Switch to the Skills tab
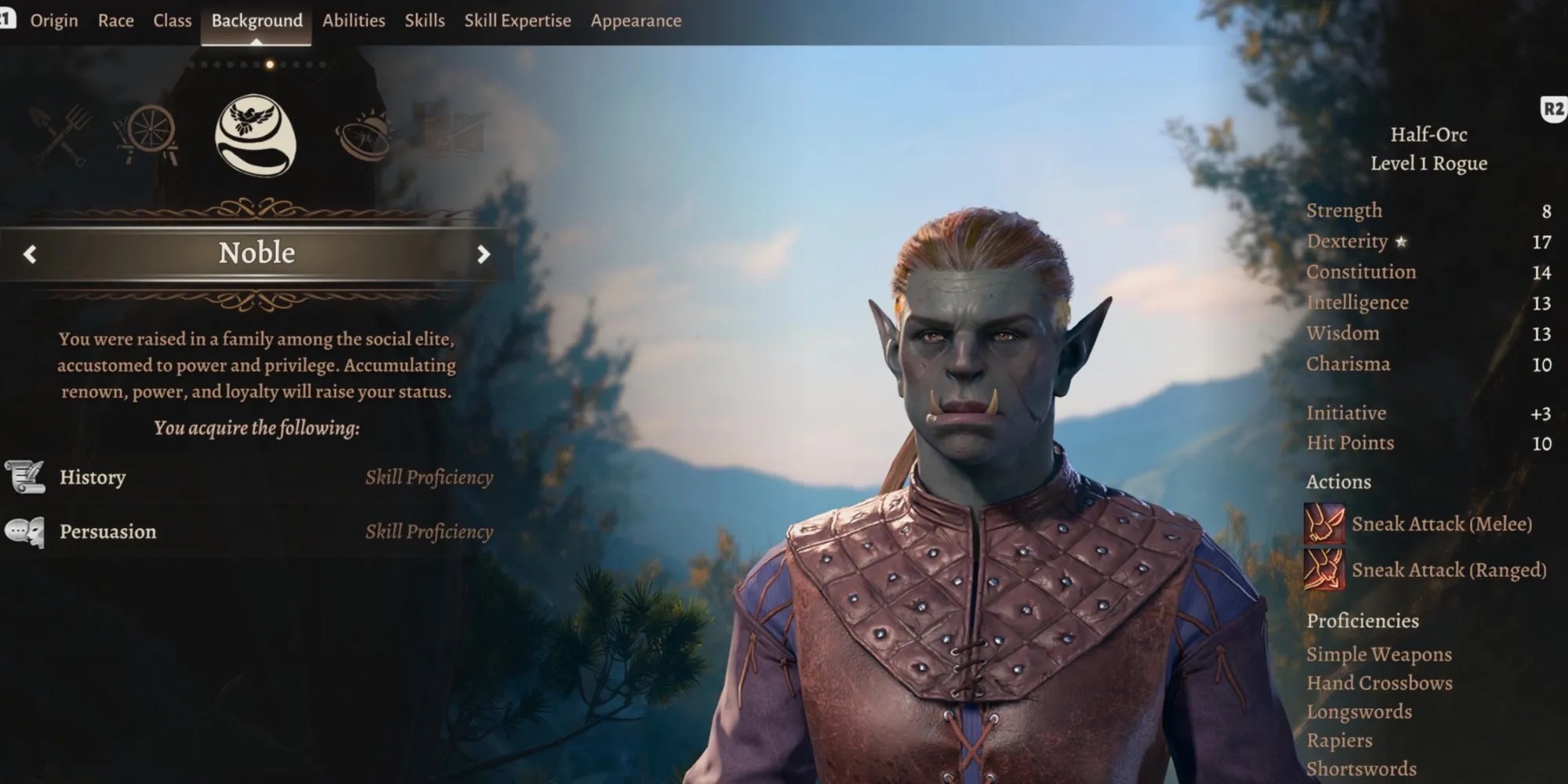The image size is (1568, 784). (424, 21)
